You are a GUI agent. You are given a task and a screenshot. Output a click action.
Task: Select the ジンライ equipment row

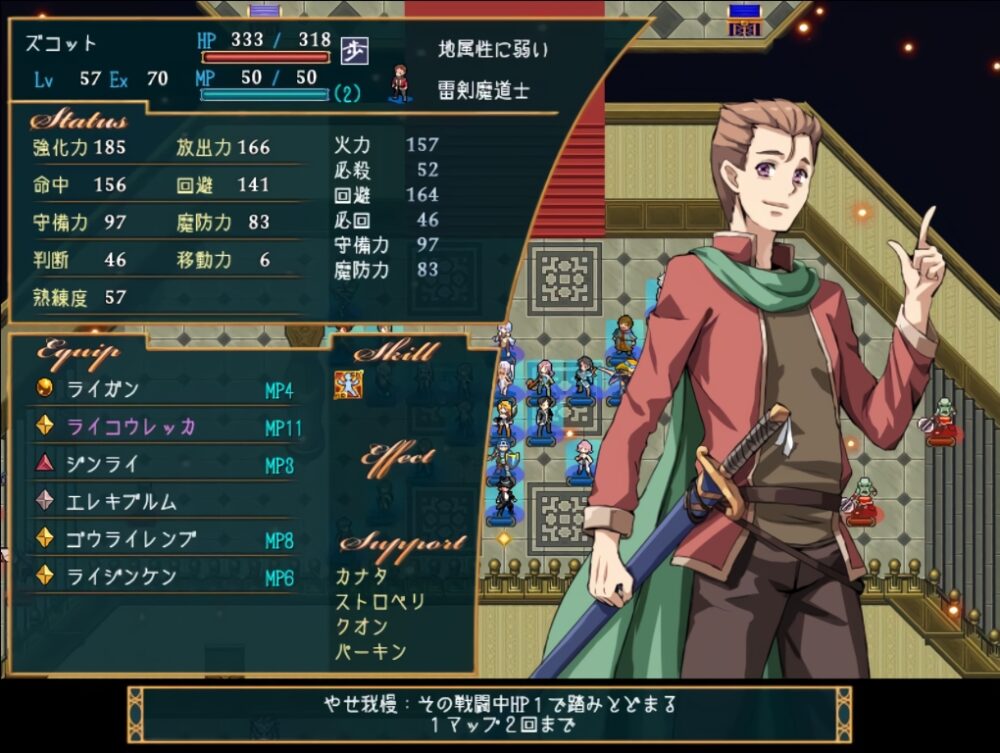point(103,465)
